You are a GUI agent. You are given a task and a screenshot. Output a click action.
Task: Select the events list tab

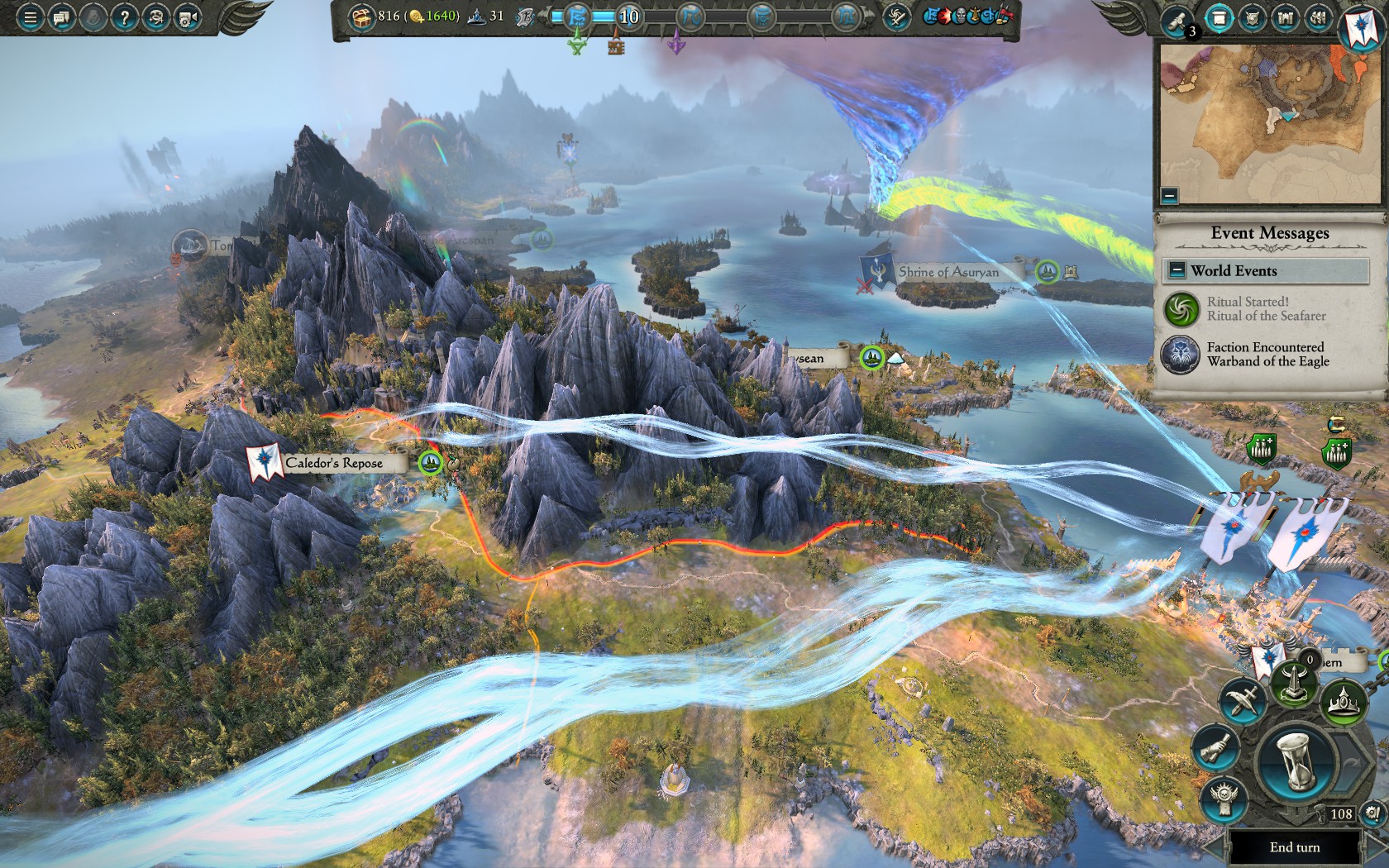tap(1218, 18)
